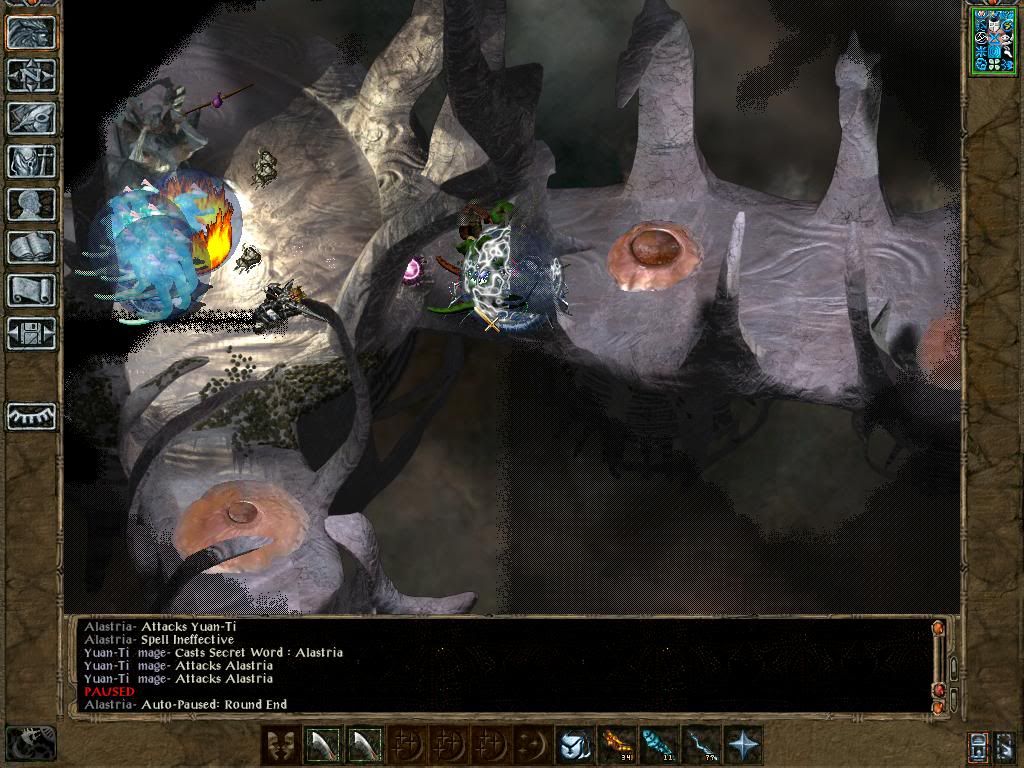Open the options floppy disk button

point(31,334)
